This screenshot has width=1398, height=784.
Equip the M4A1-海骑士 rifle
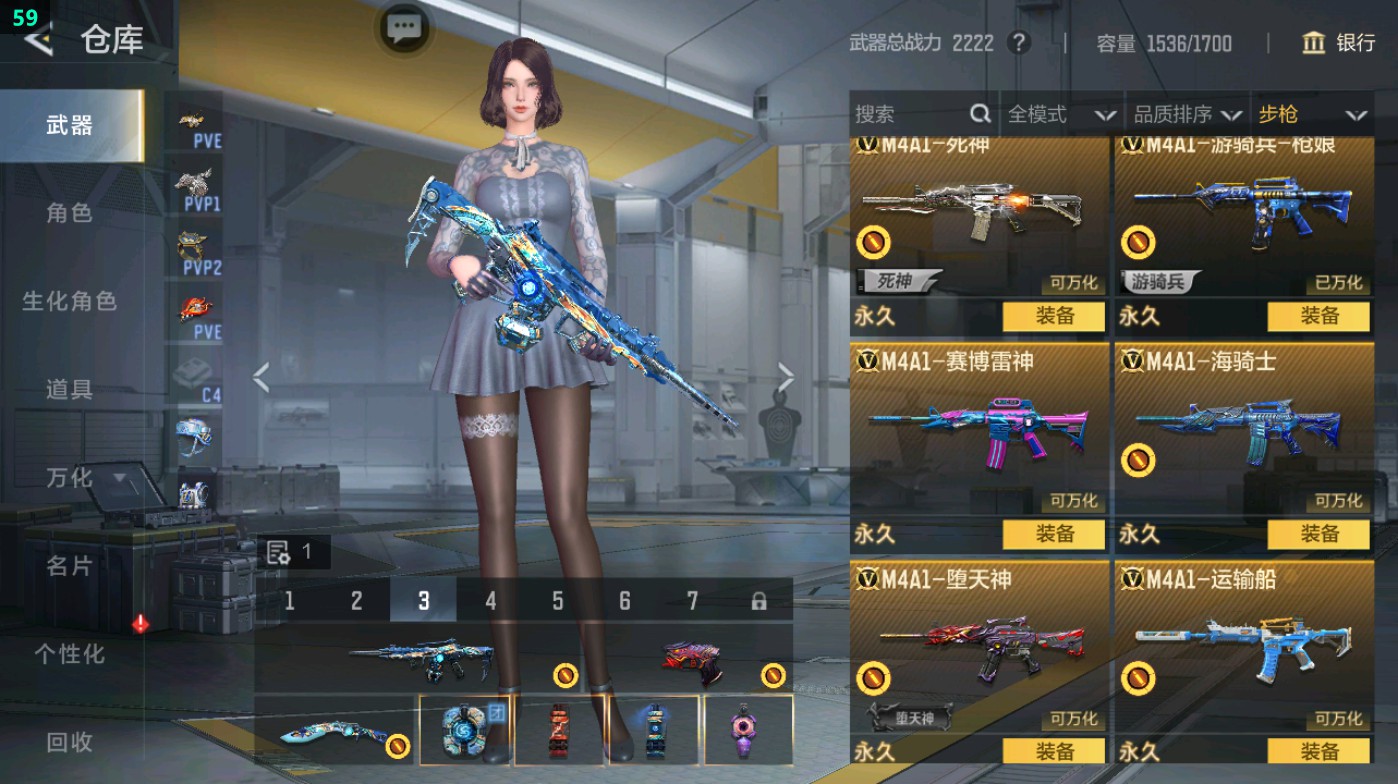[x=1318, y=534]
